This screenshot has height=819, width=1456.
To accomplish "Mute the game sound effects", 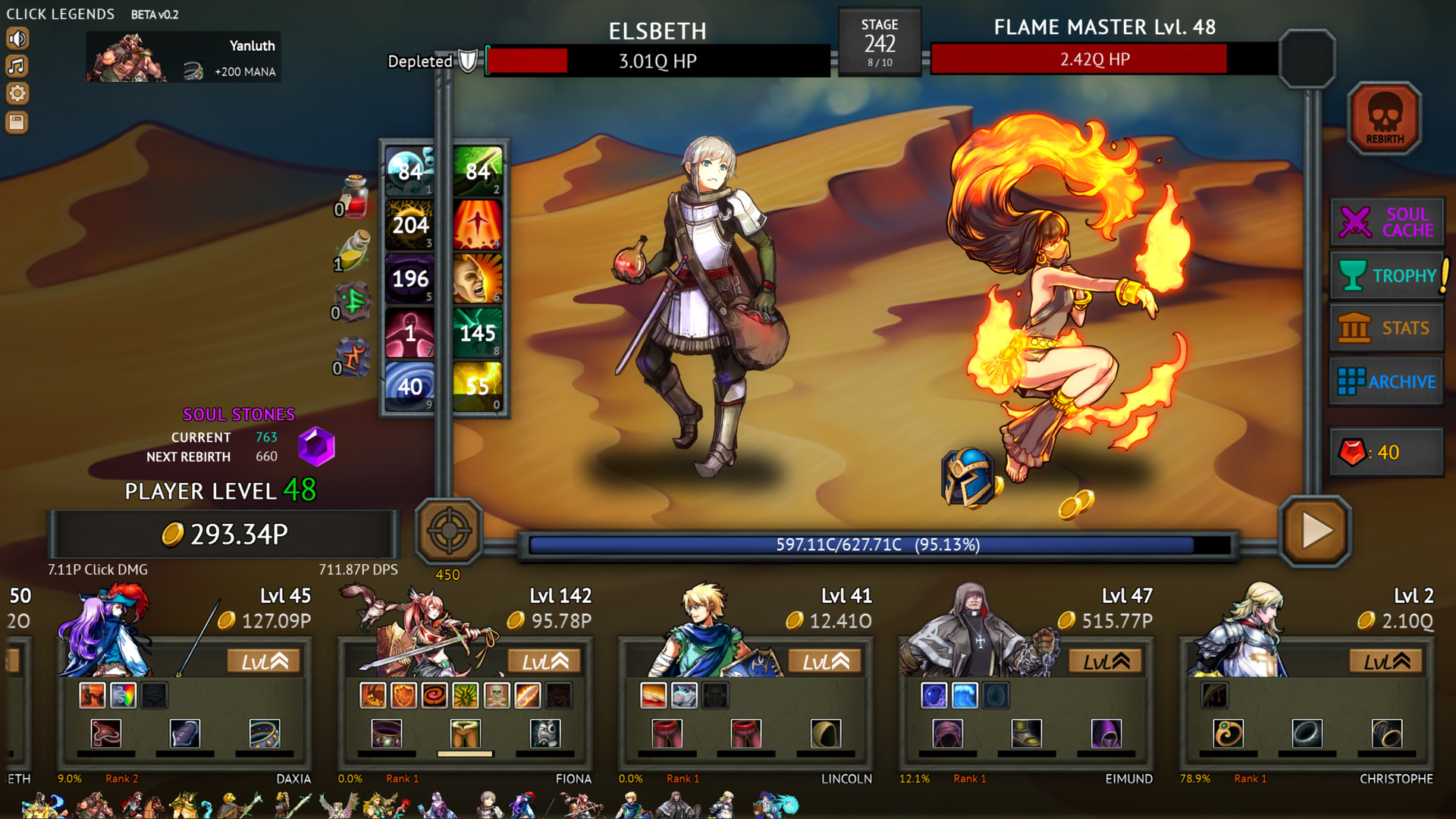I will tap(17, 38).
